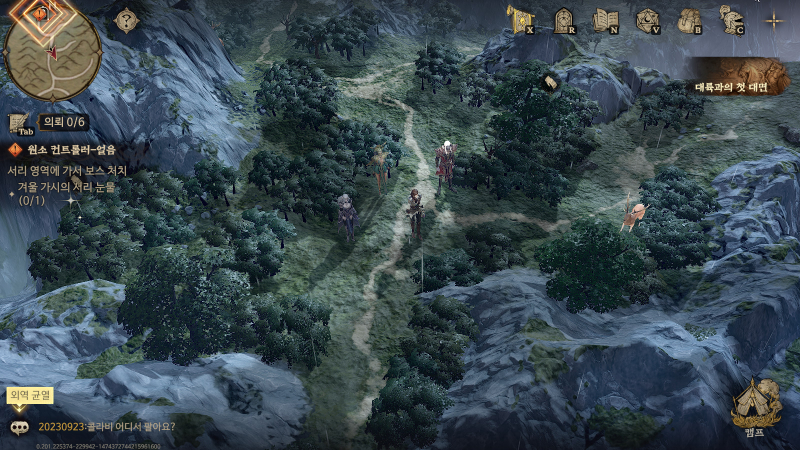
Task: Open the d20 dice icon
Action: [647, 19]
